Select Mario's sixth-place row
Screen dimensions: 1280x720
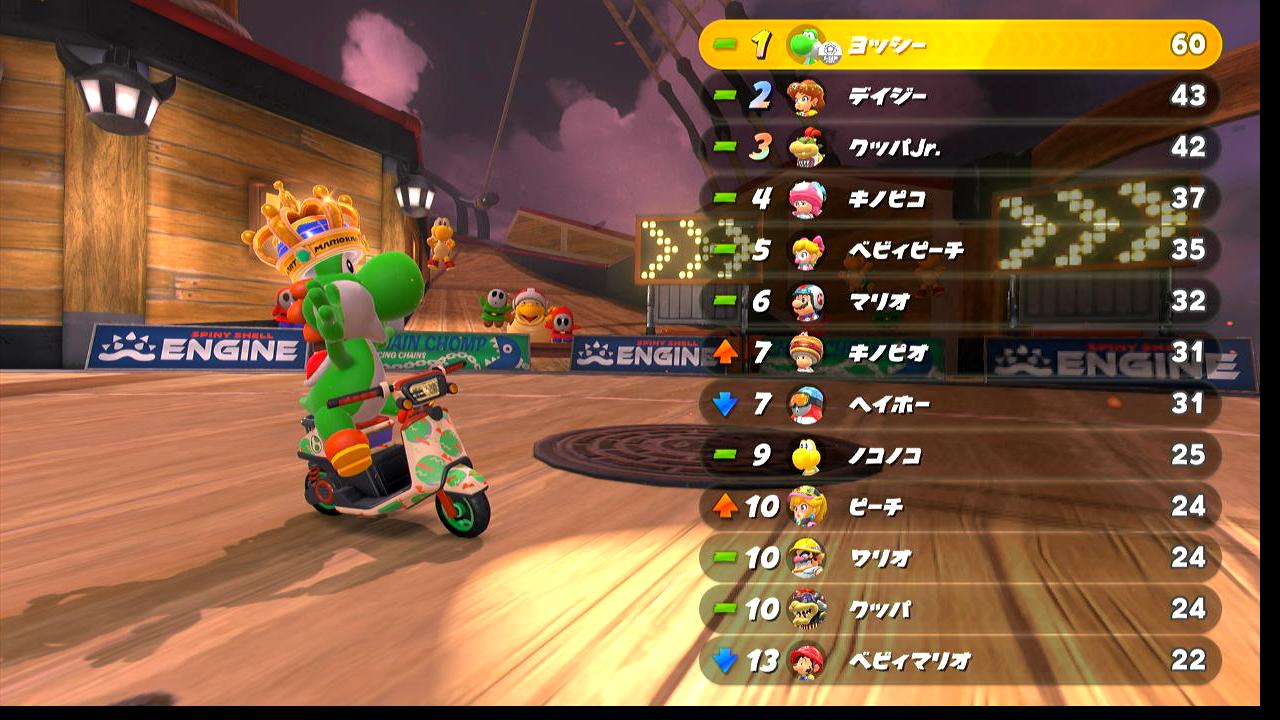(960, 301)
